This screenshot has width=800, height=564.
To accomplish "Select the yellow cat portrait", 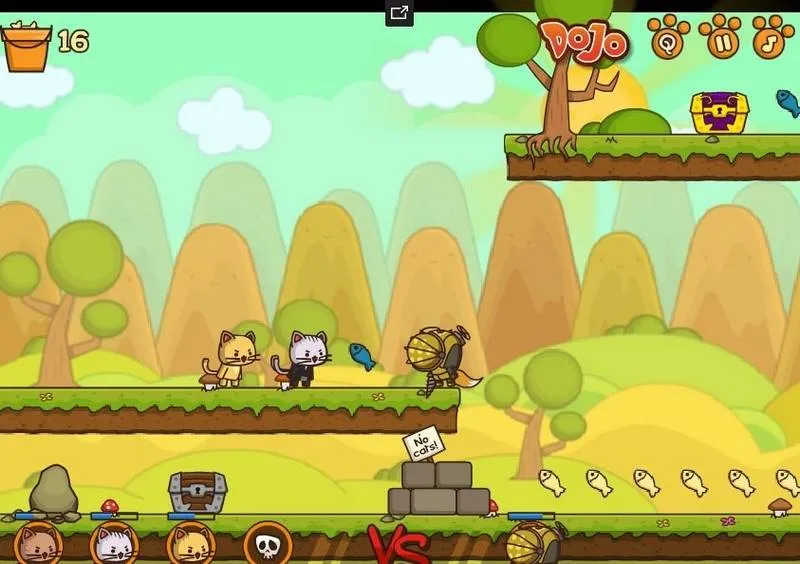I will pos(191,545).
